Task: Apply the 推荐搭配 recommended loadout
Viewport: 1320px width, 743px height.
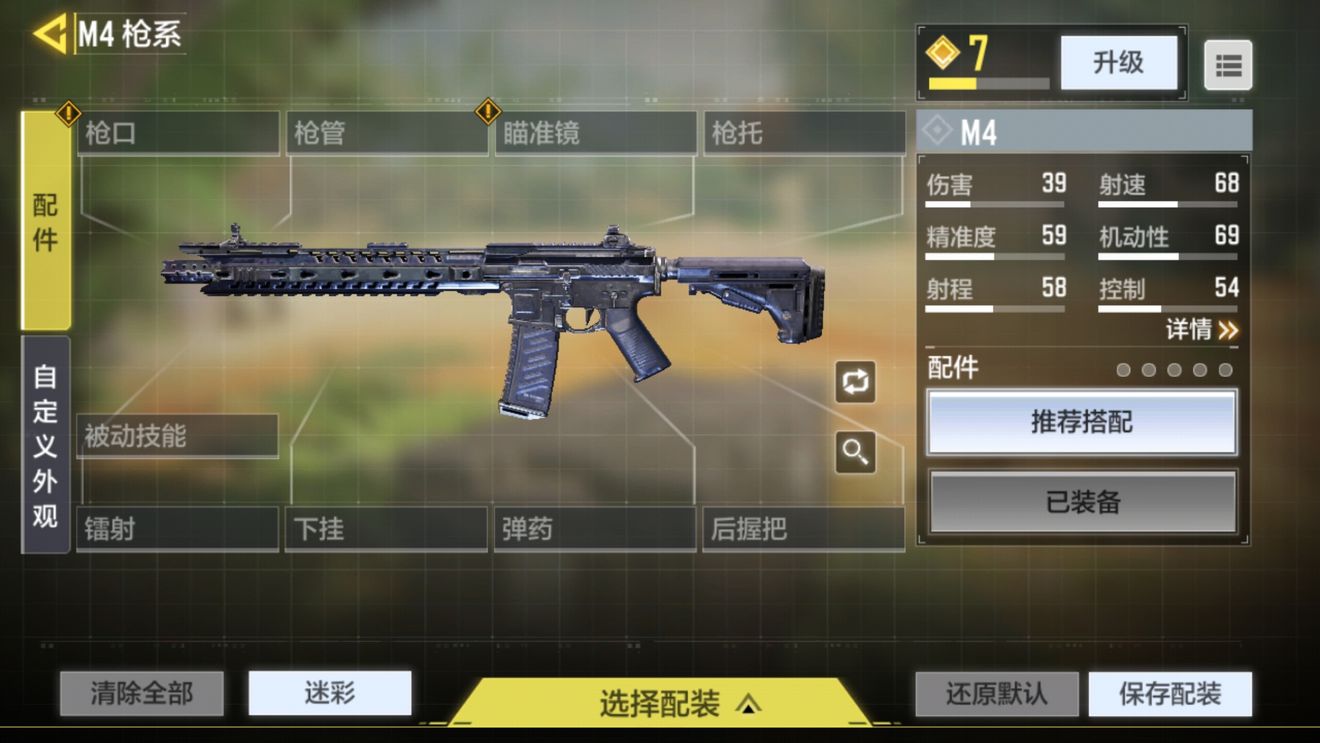Action: 1082,422
